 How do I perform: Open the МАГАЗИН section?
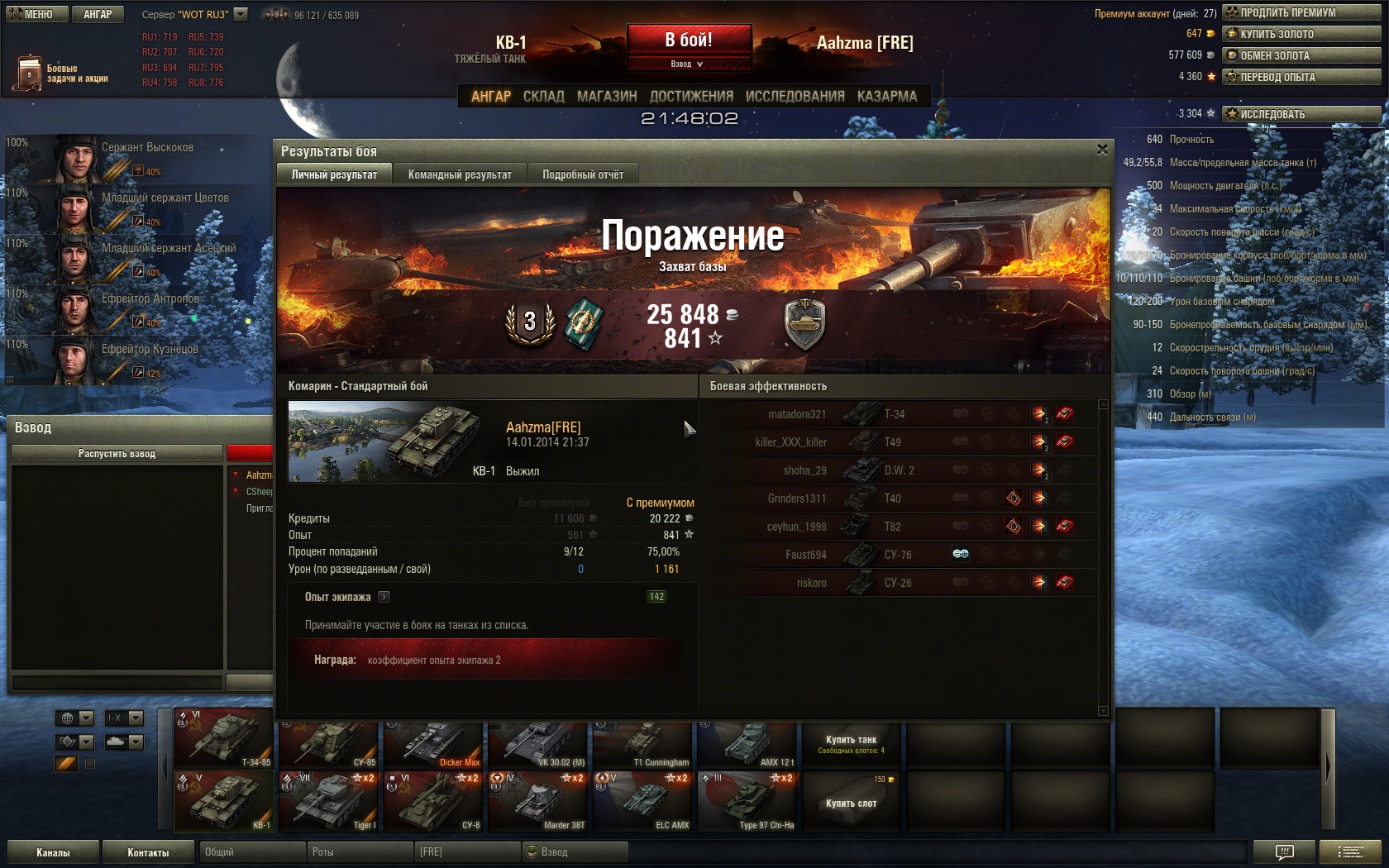(x=607, y=97)
